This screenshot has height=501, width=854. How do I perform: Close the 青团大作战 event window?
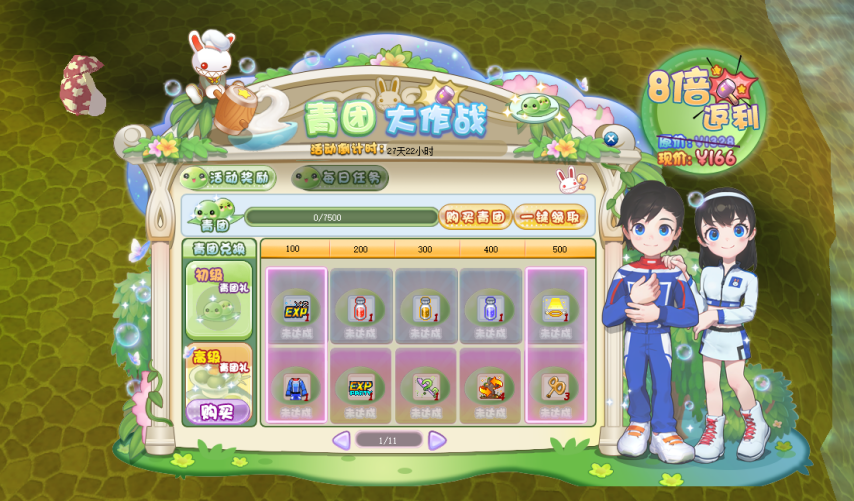coord(610,138)
